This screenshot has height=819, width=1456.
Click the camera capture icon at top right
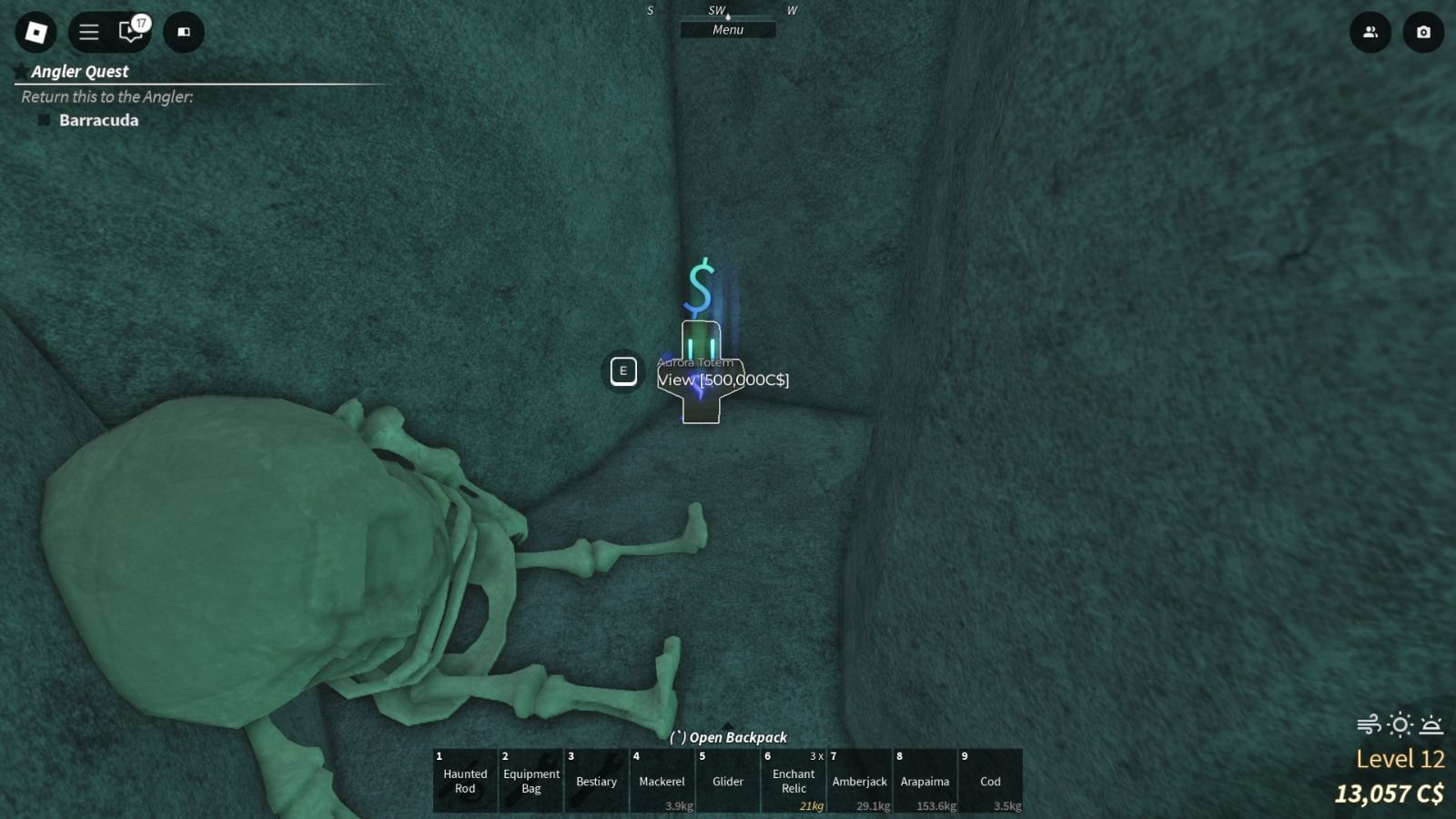click(1423, 32)
